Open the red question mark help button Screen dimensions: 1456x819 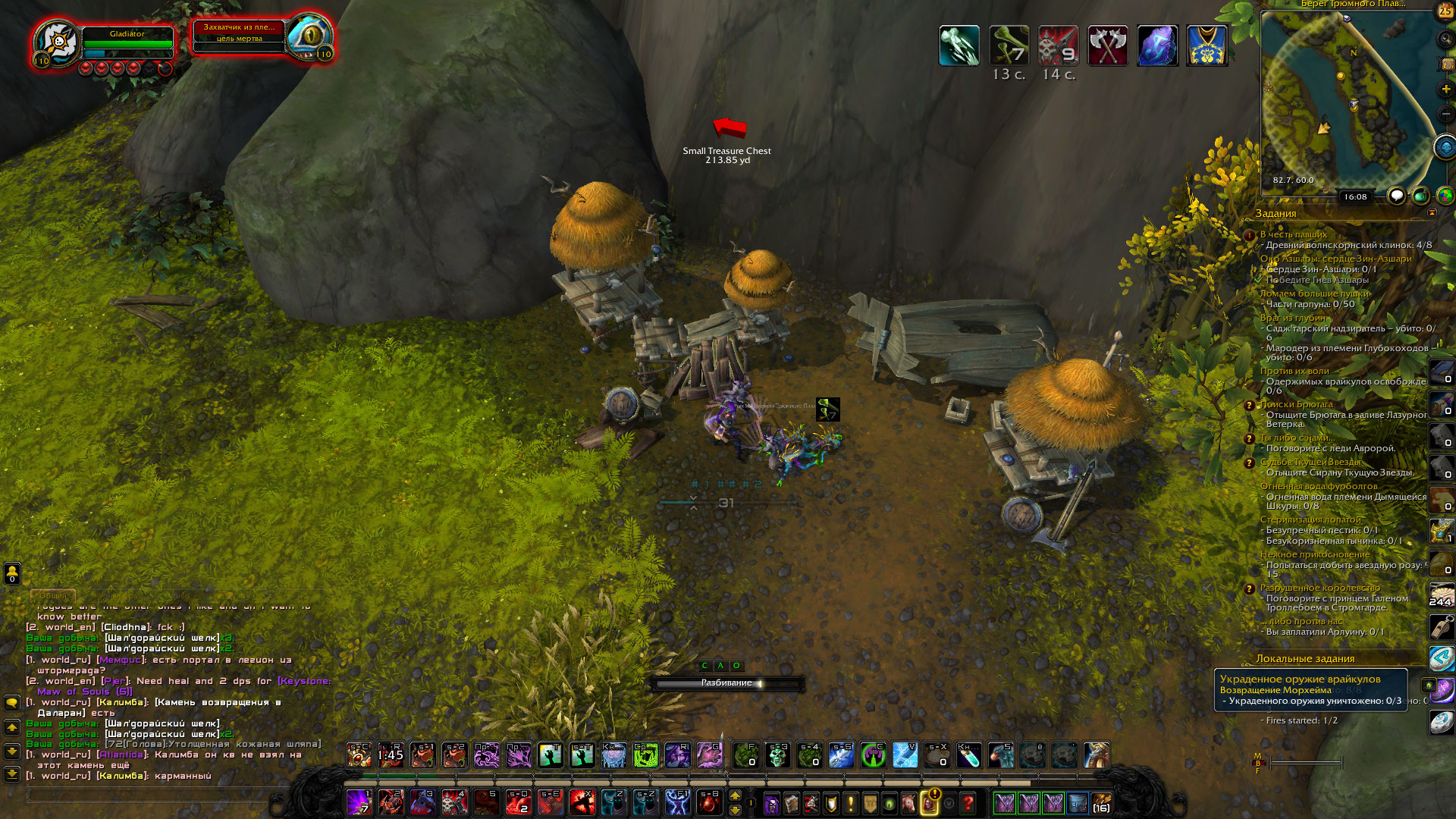click(x=968, y=802)
